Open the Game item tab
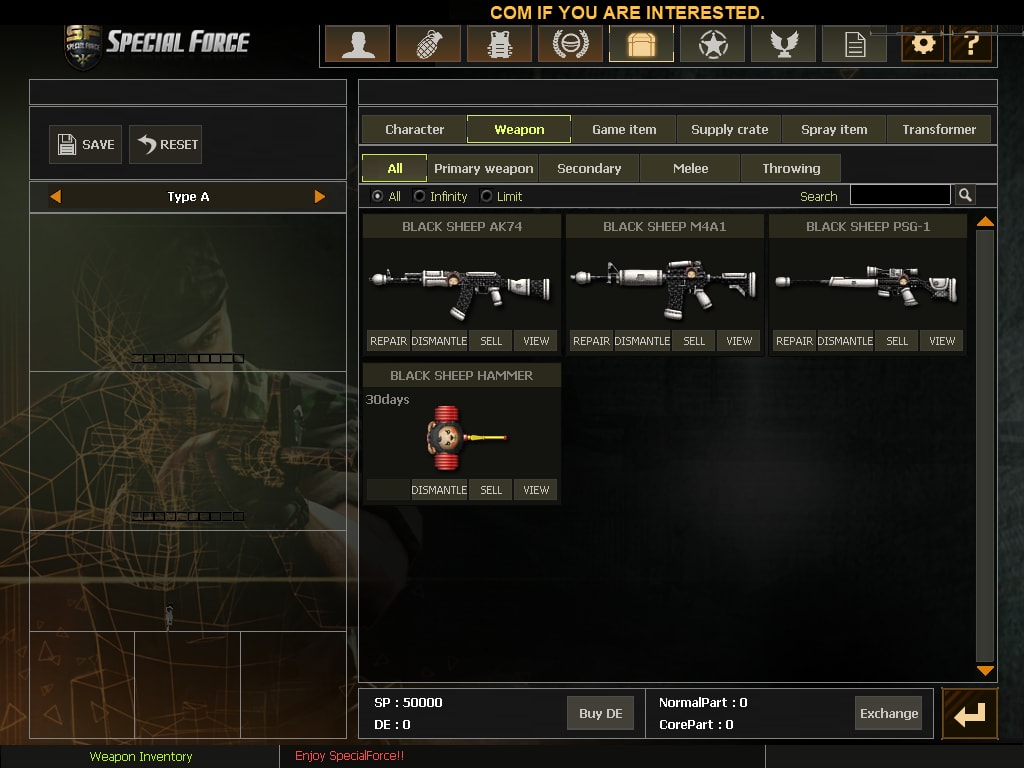Image resolution: width=1024 pixels, height=768 pixels. click(x=624, y=129)
